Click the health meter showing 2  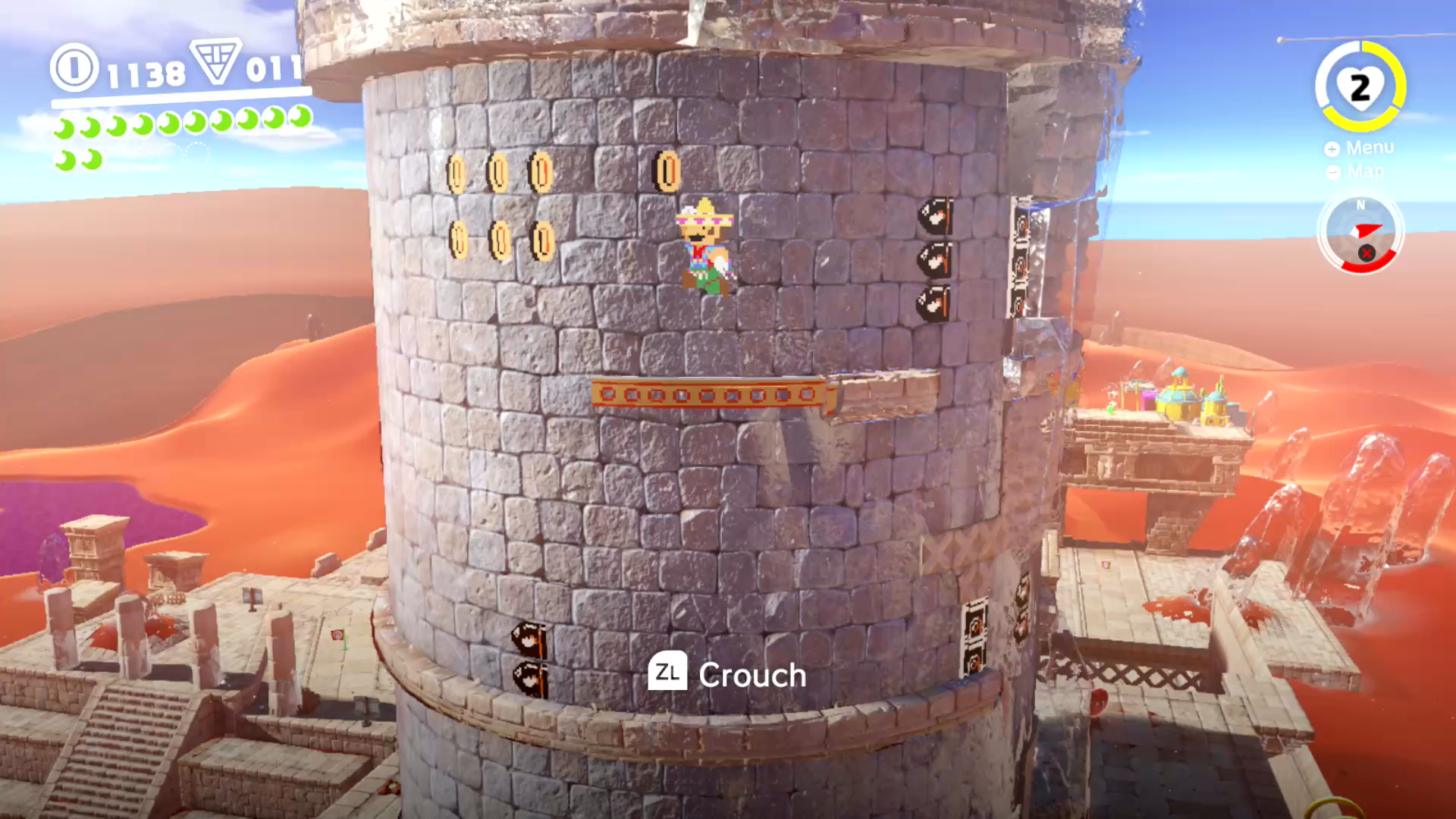coord(1361,87)
